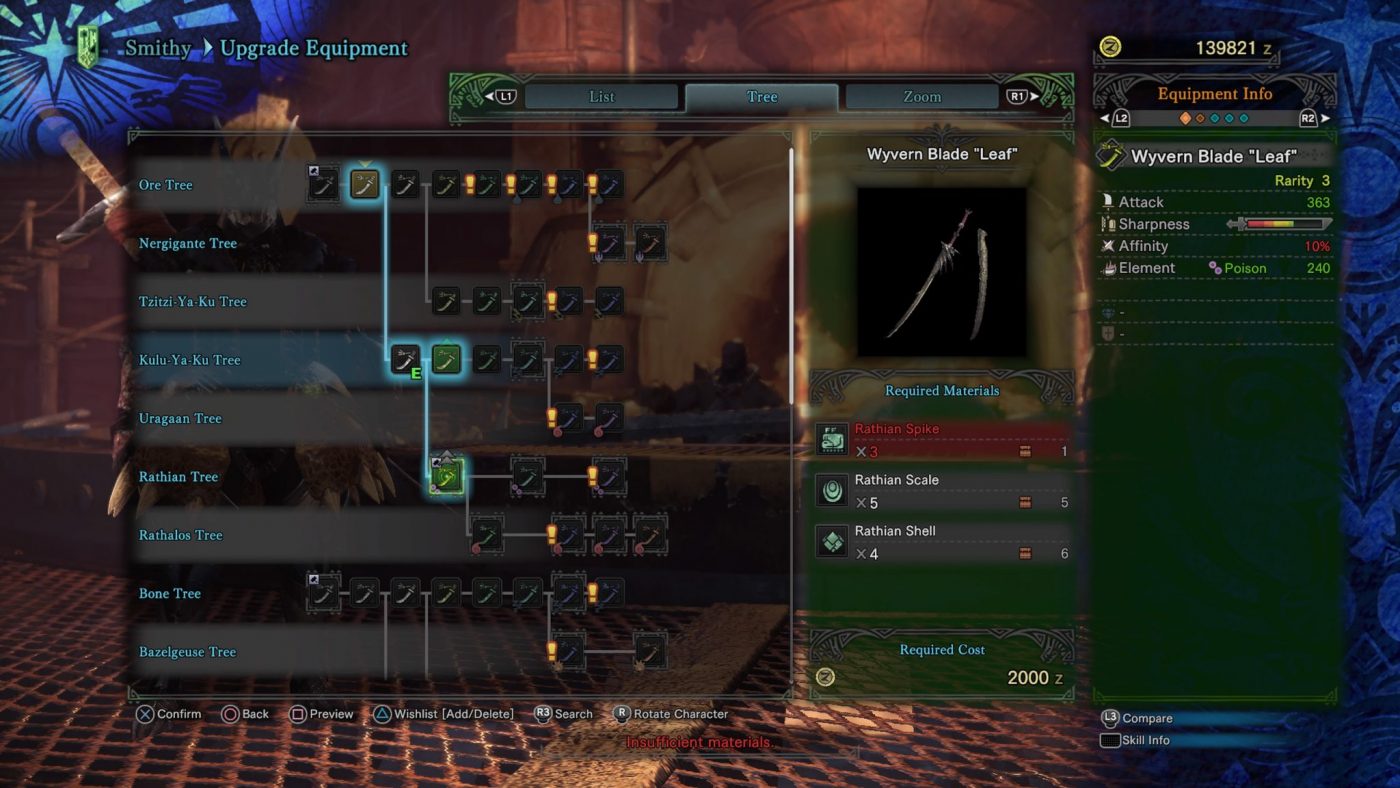This screenshot has width=1400, height=788.
Task: Select the Rathalos Tree row
Action: point(181,535)
